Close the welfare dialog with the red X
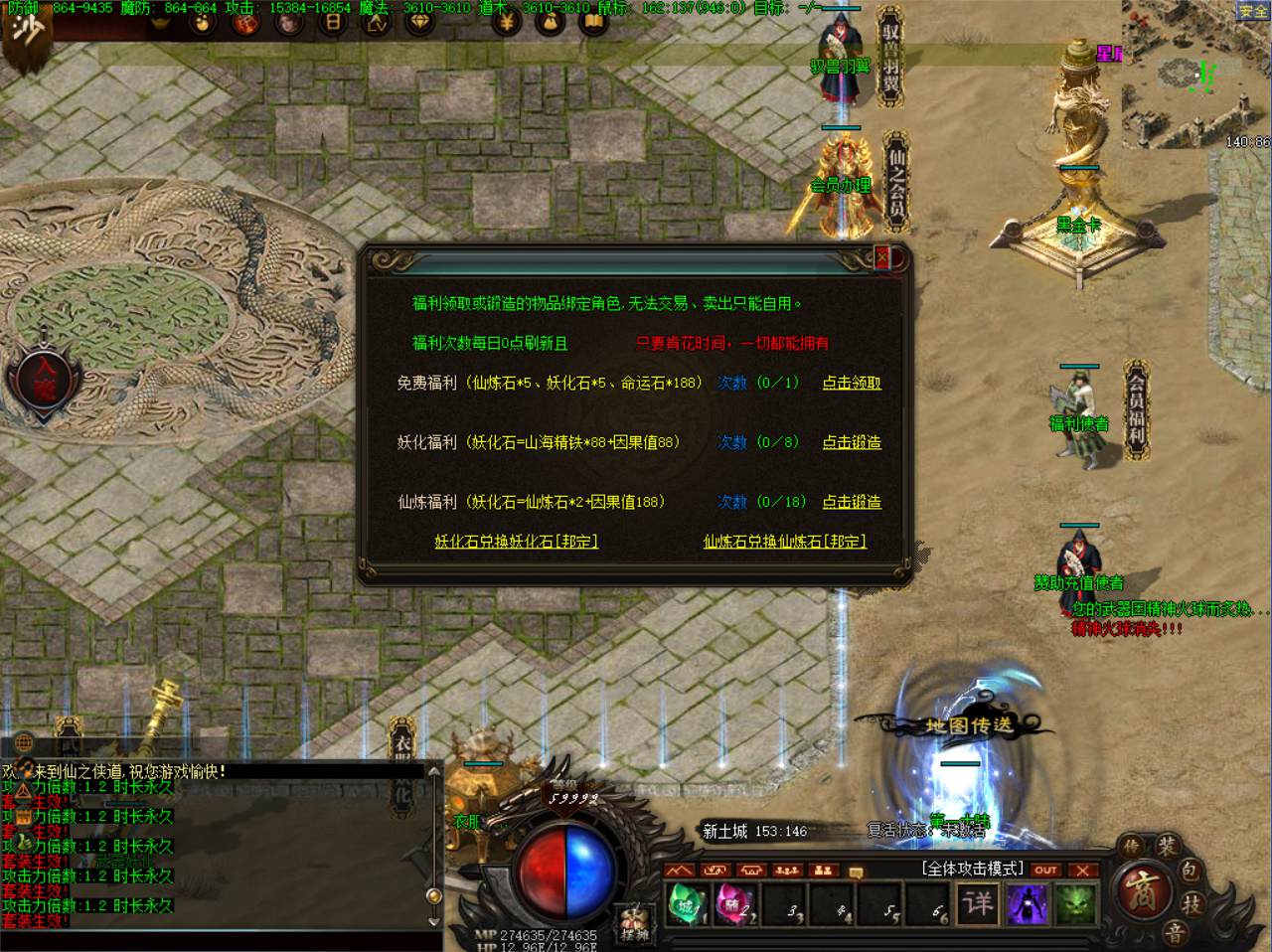 coord(881,258)
